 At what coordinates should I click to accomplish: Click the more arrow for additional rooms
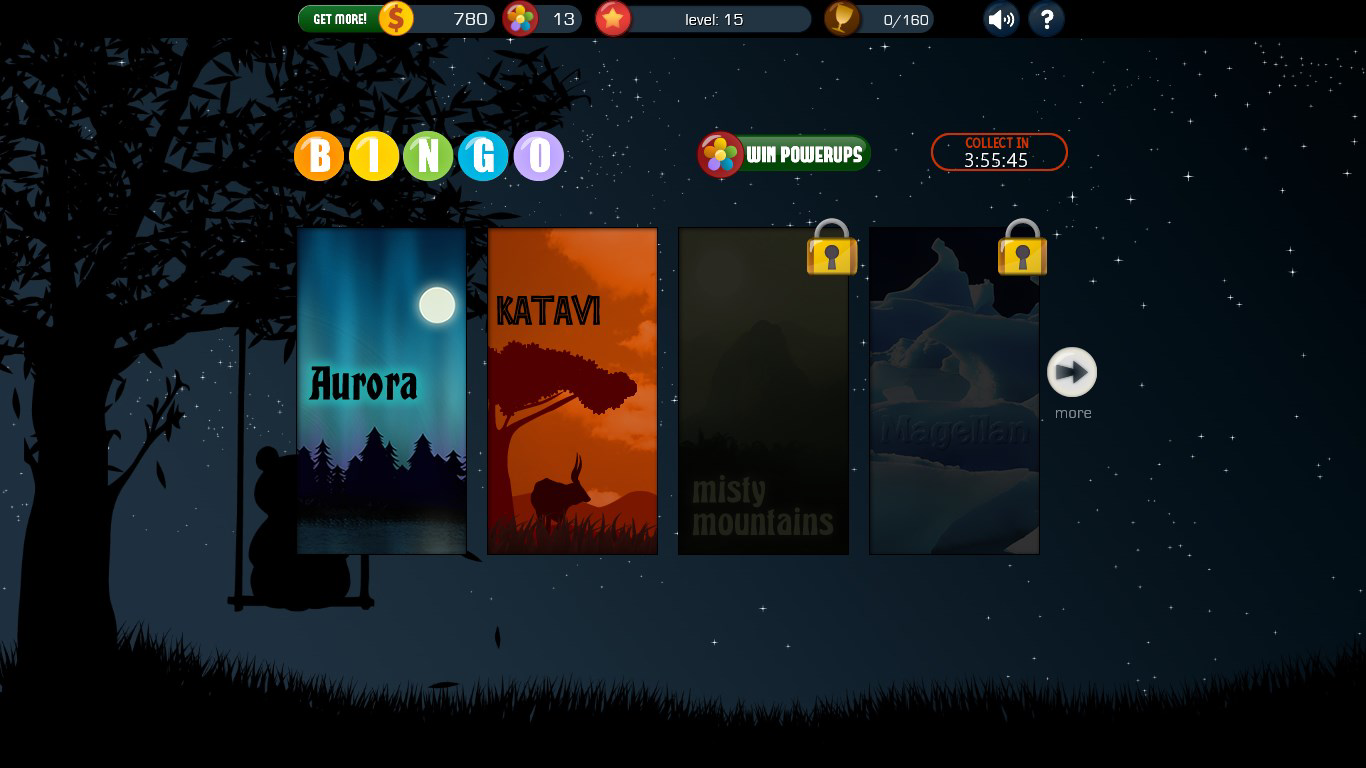tap(1071, 370)
